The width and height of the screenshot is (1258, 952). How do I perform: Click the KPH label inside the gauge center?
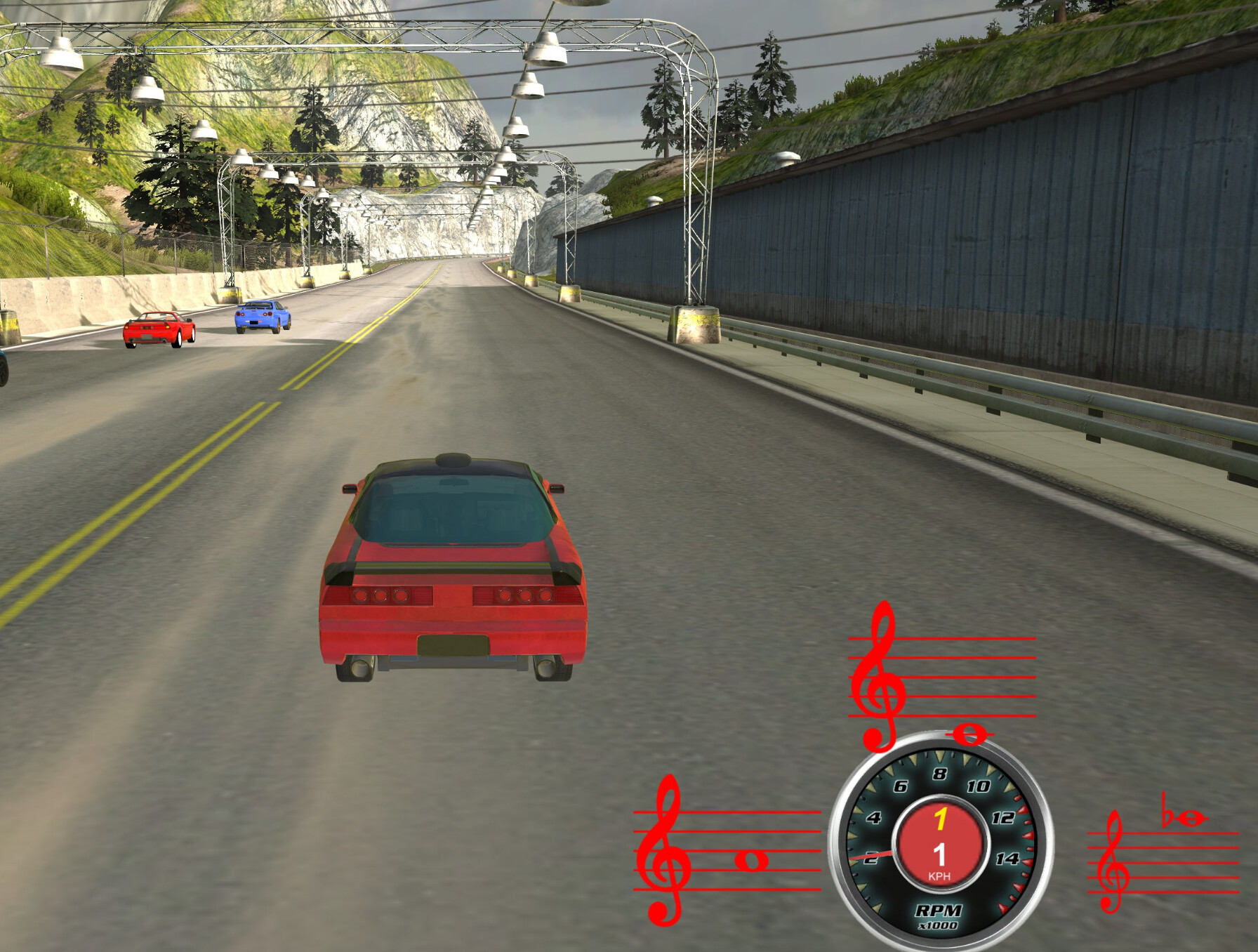(940, 876)
